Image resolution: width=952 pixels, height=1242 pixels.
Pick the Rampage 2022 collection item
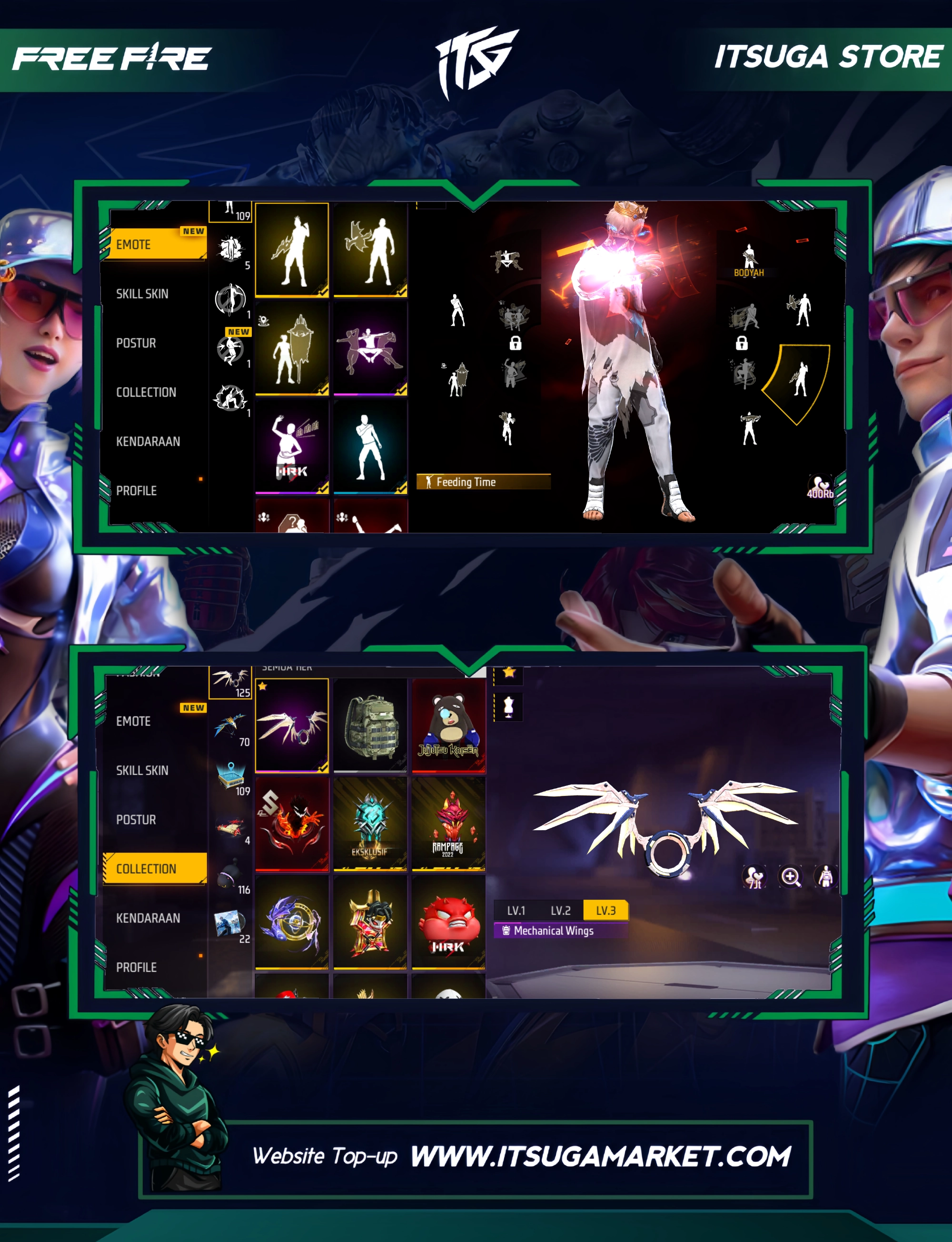[448, 824]
